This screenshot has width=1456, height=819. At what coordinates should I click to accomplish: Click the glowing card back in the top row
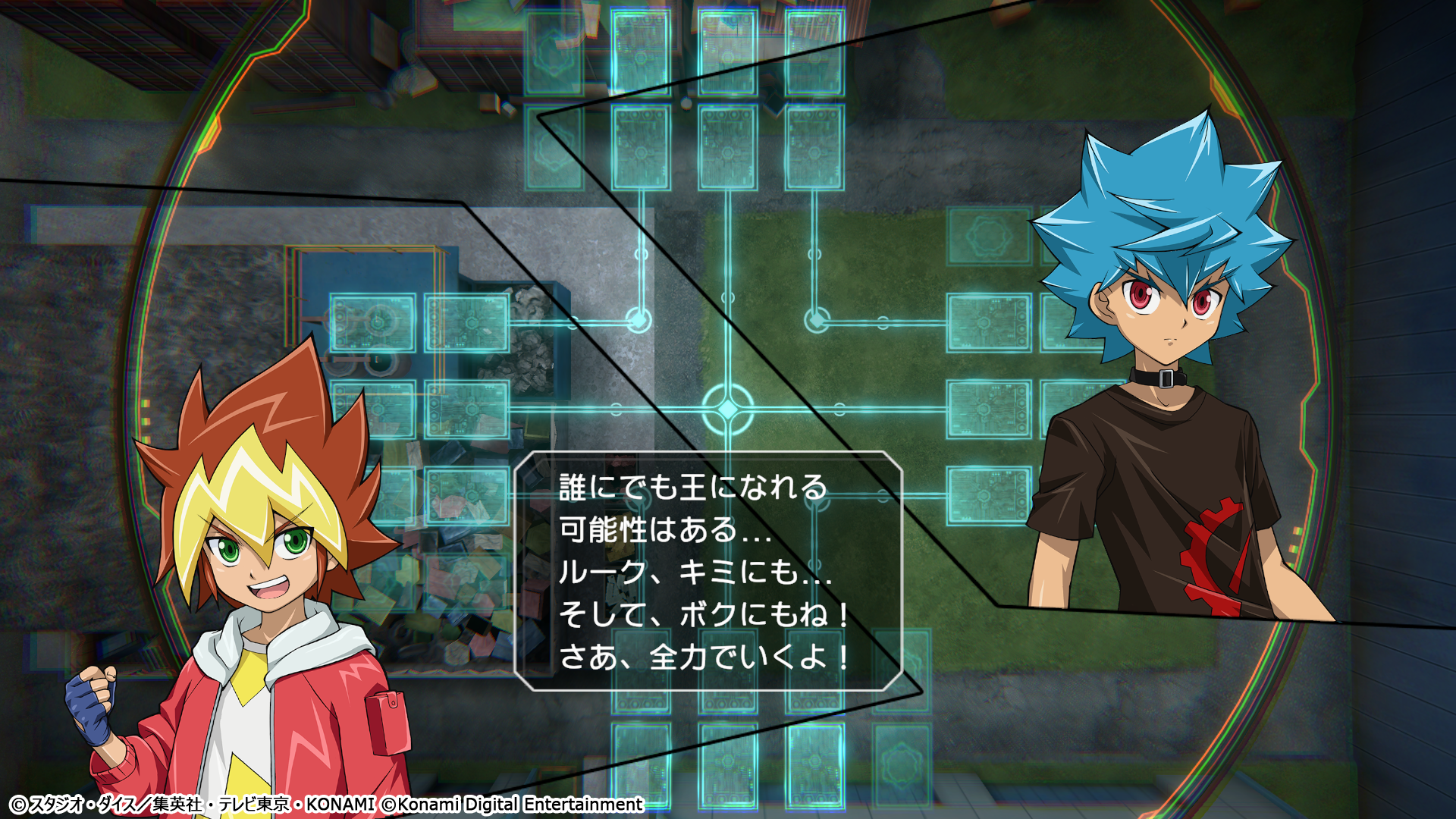(x=641, y=49)
